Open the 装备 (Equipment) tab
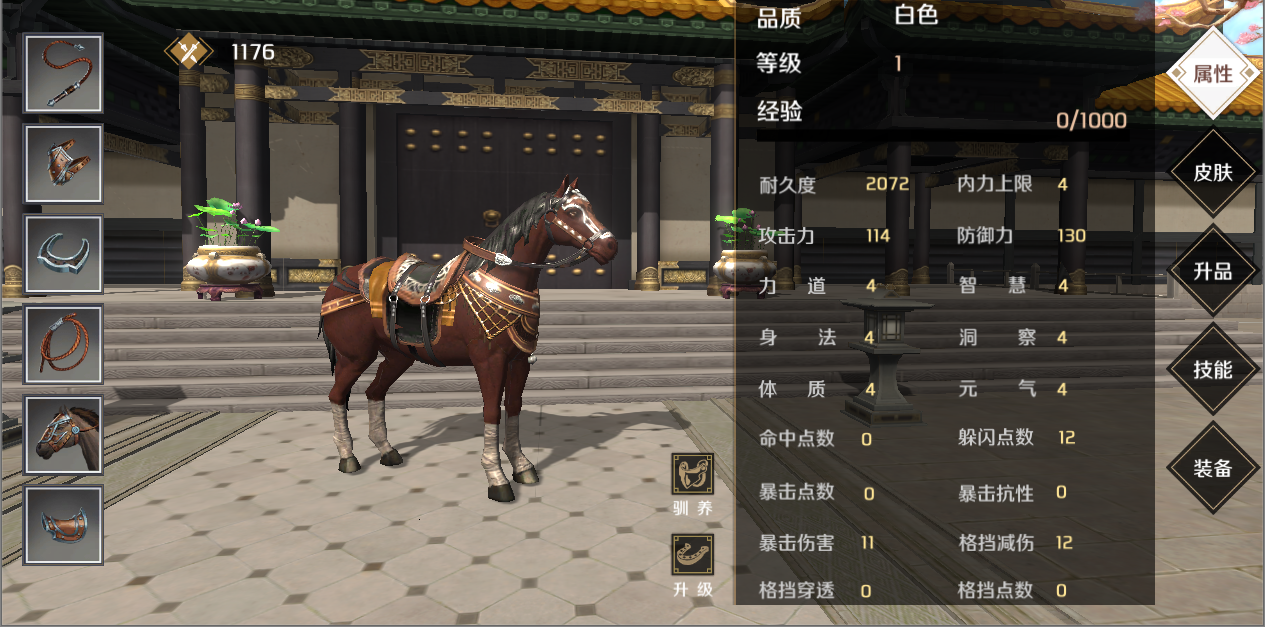This screenshot has height=627, width=1265. coord(1212,467)
